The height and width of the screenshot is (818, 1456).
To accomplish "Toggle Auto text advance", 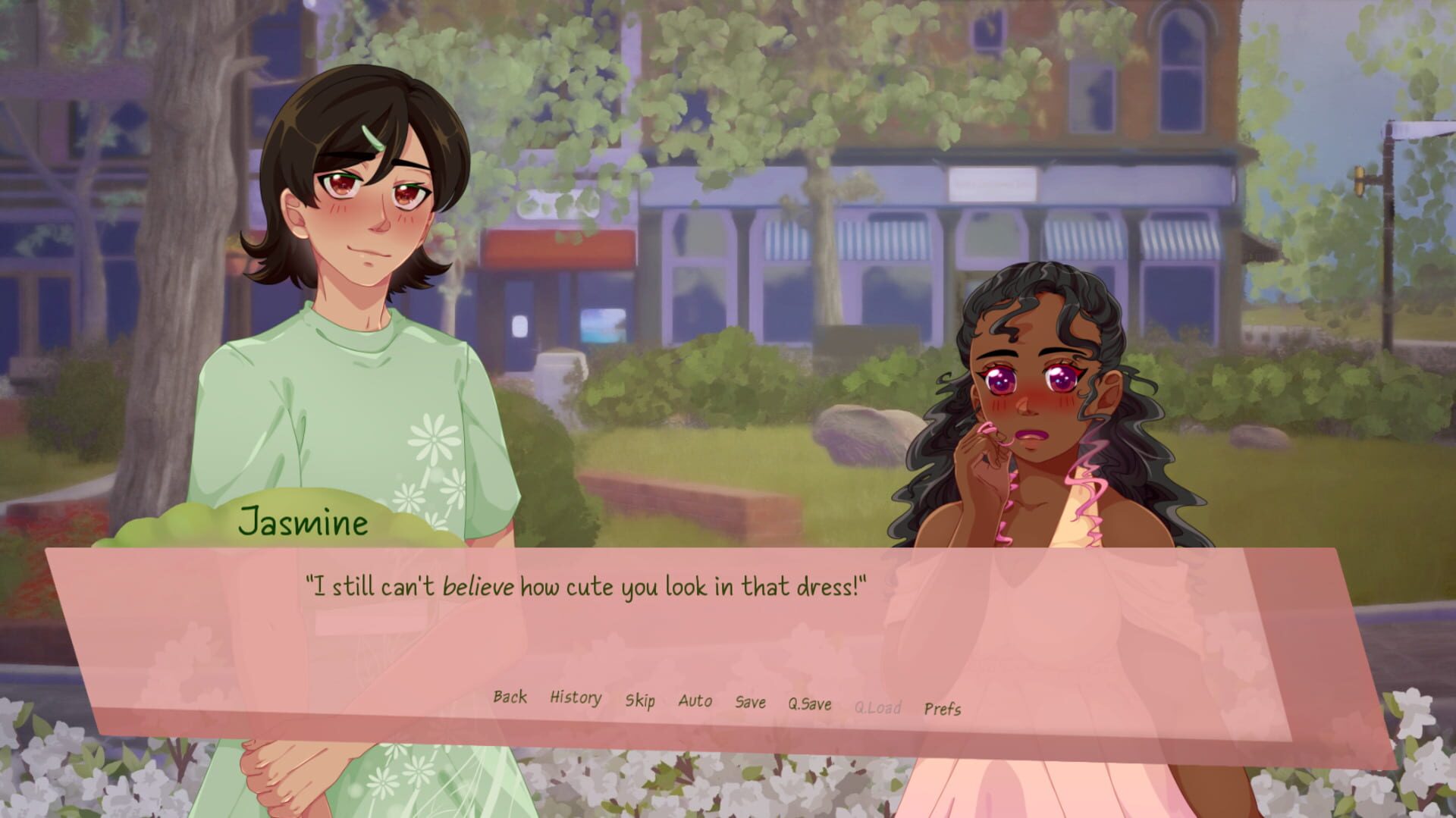I will [696, 700].
